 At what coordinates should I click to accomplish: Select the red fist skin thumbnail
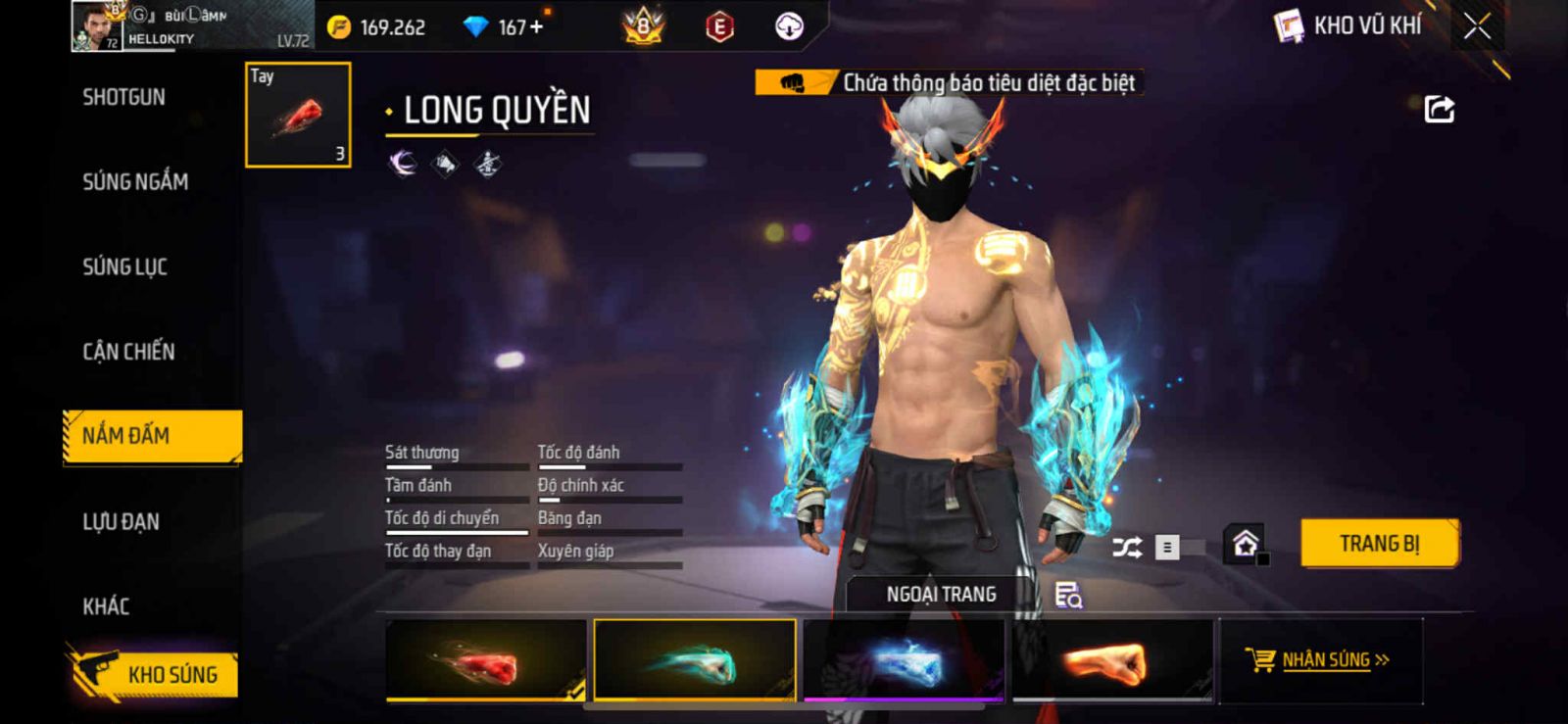pyautogui.click(x=486, y=660)
